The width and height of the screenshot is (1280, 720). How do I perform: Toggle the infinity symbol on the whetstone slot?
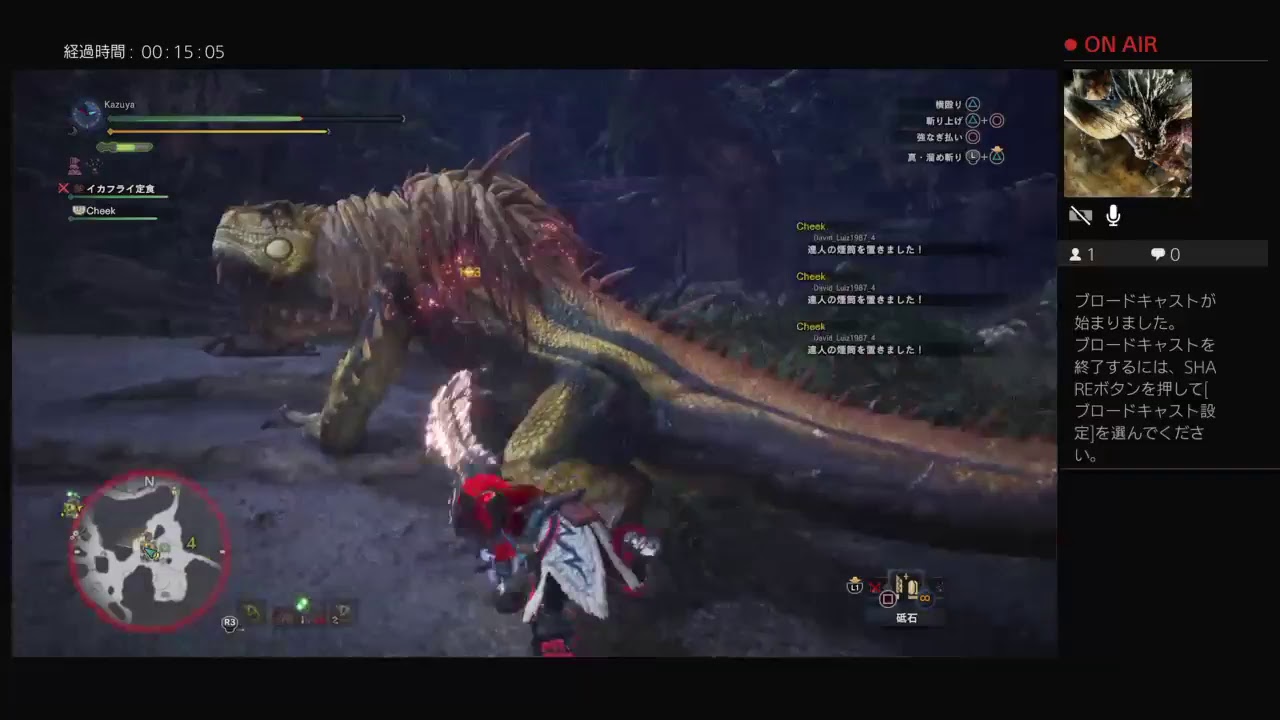point(924,598)
